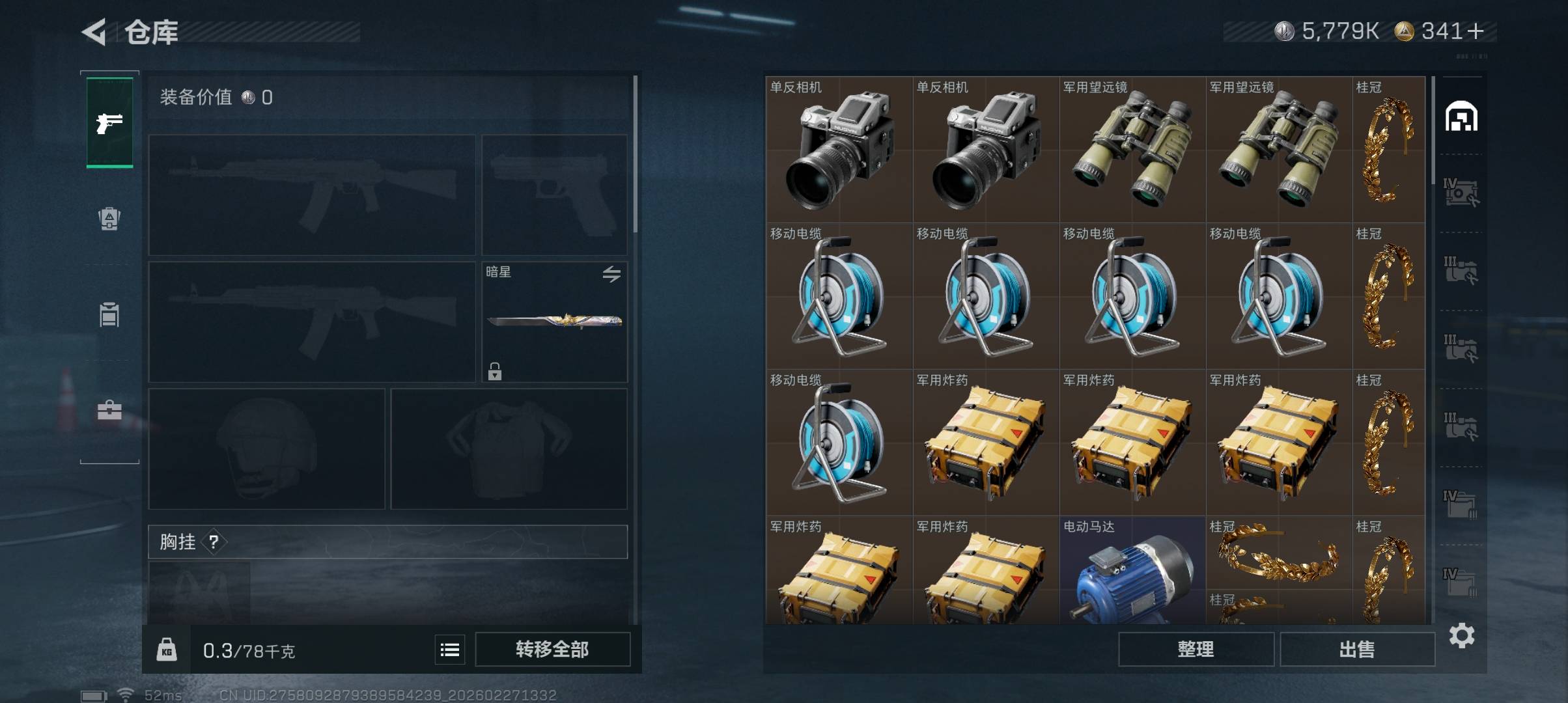Select the pistol loadout tab
Screen dimensions: 1568x703
click(x=109, y=122)
